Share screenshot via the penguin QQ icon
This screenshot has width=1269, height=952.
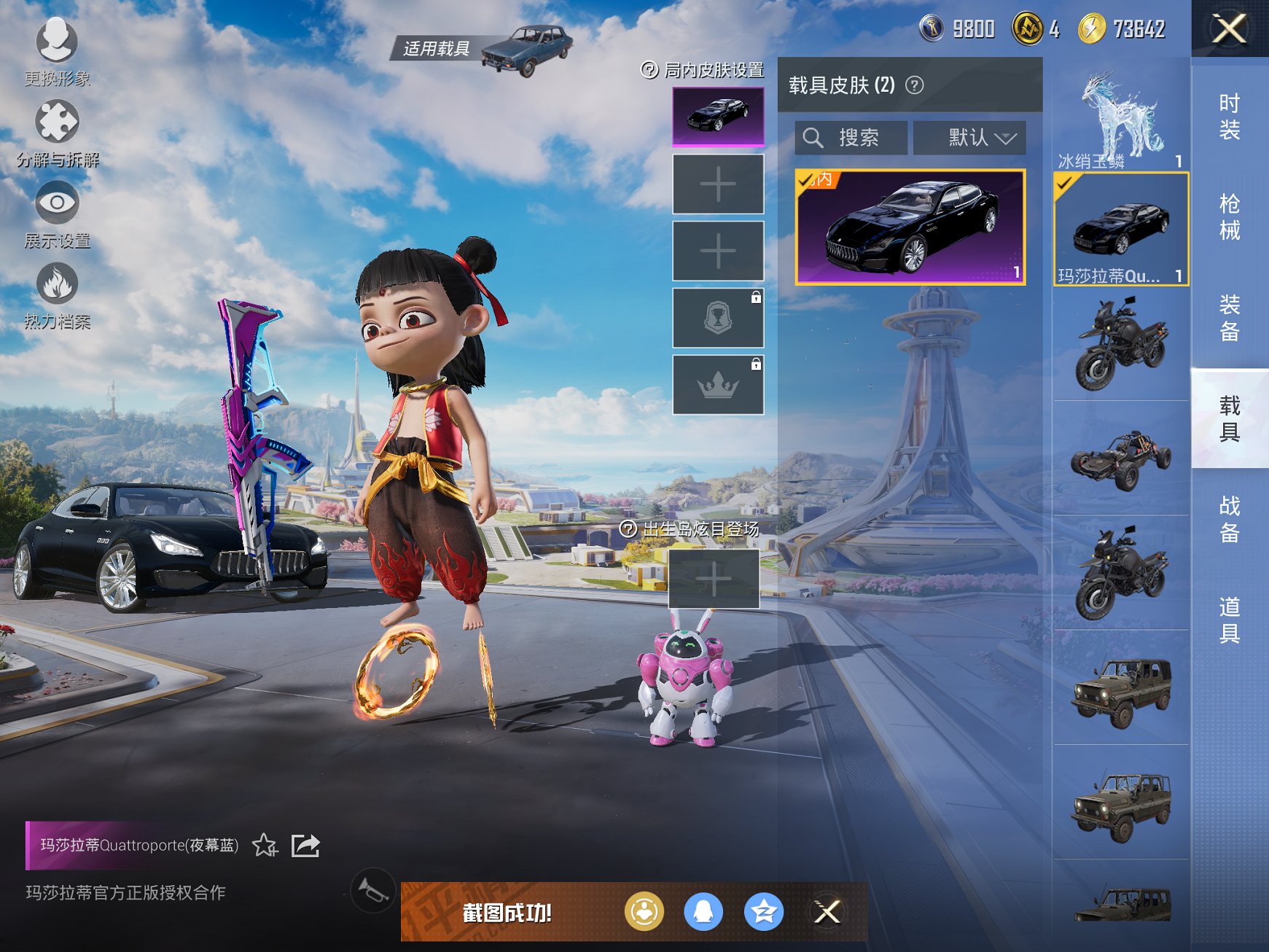click(703, 911)
